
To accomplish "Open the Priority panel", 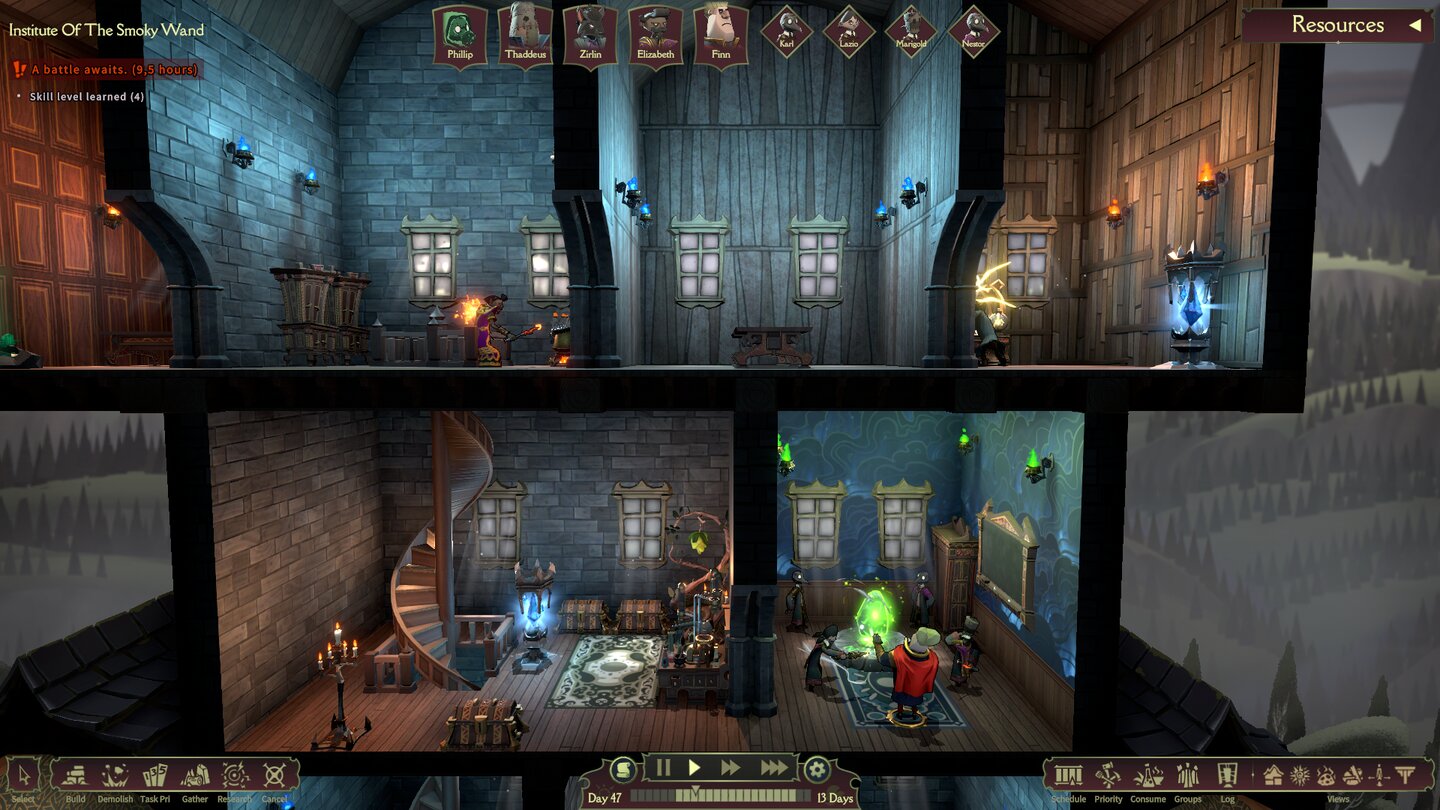I will (1107, 772).
